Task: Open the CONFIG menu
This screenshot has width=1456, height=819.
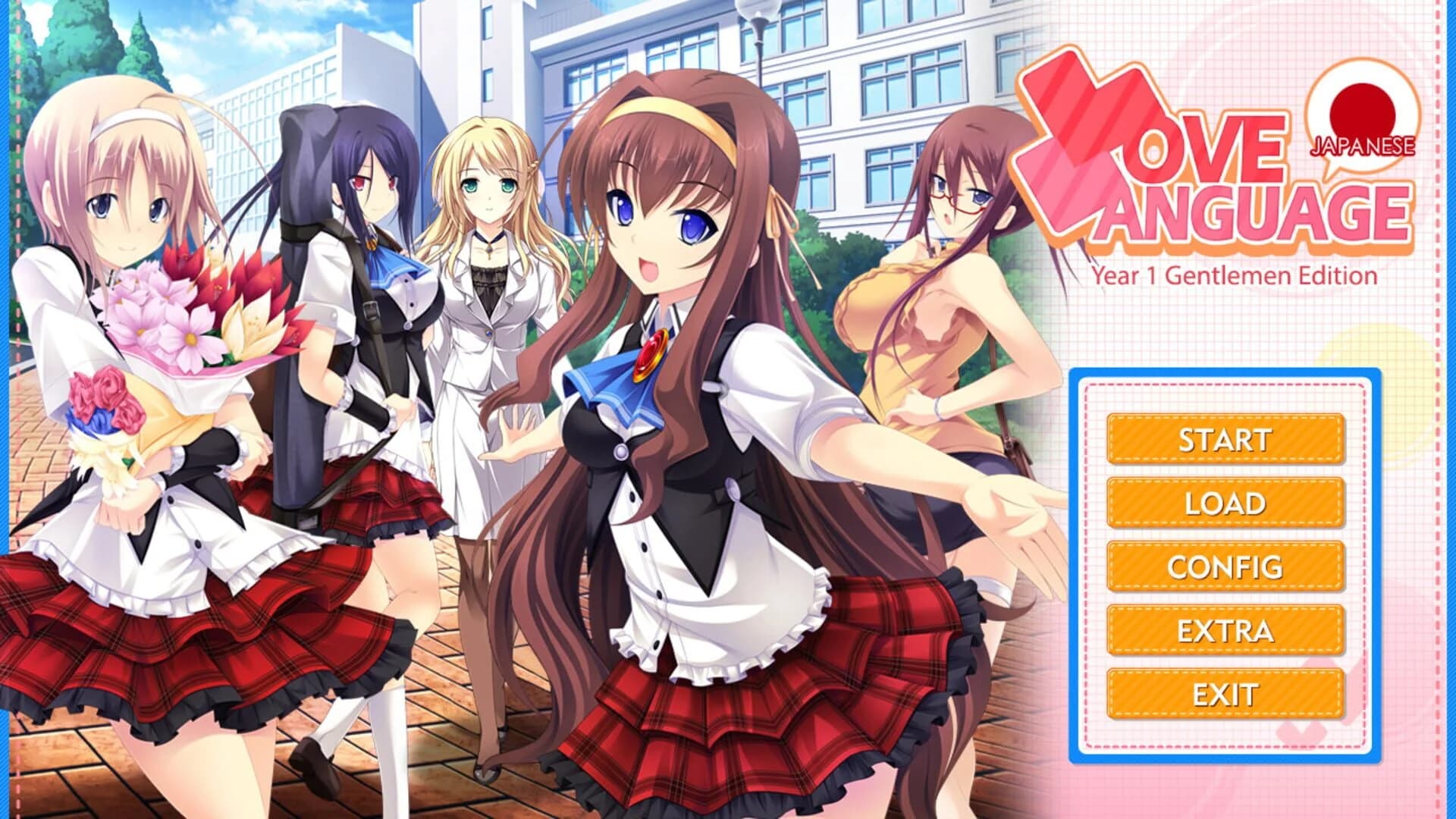Action: pos(1225,566)
